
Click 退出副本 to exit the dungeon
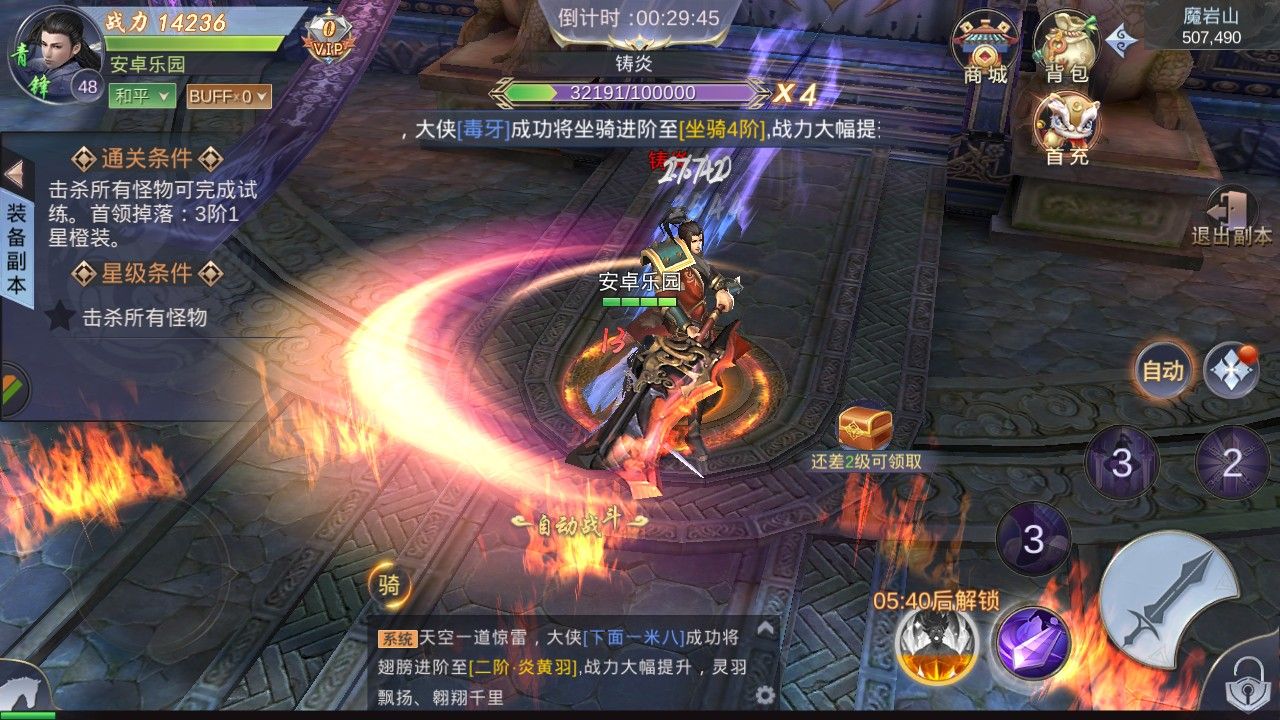pyautogui.click(x=1231, y=216)
